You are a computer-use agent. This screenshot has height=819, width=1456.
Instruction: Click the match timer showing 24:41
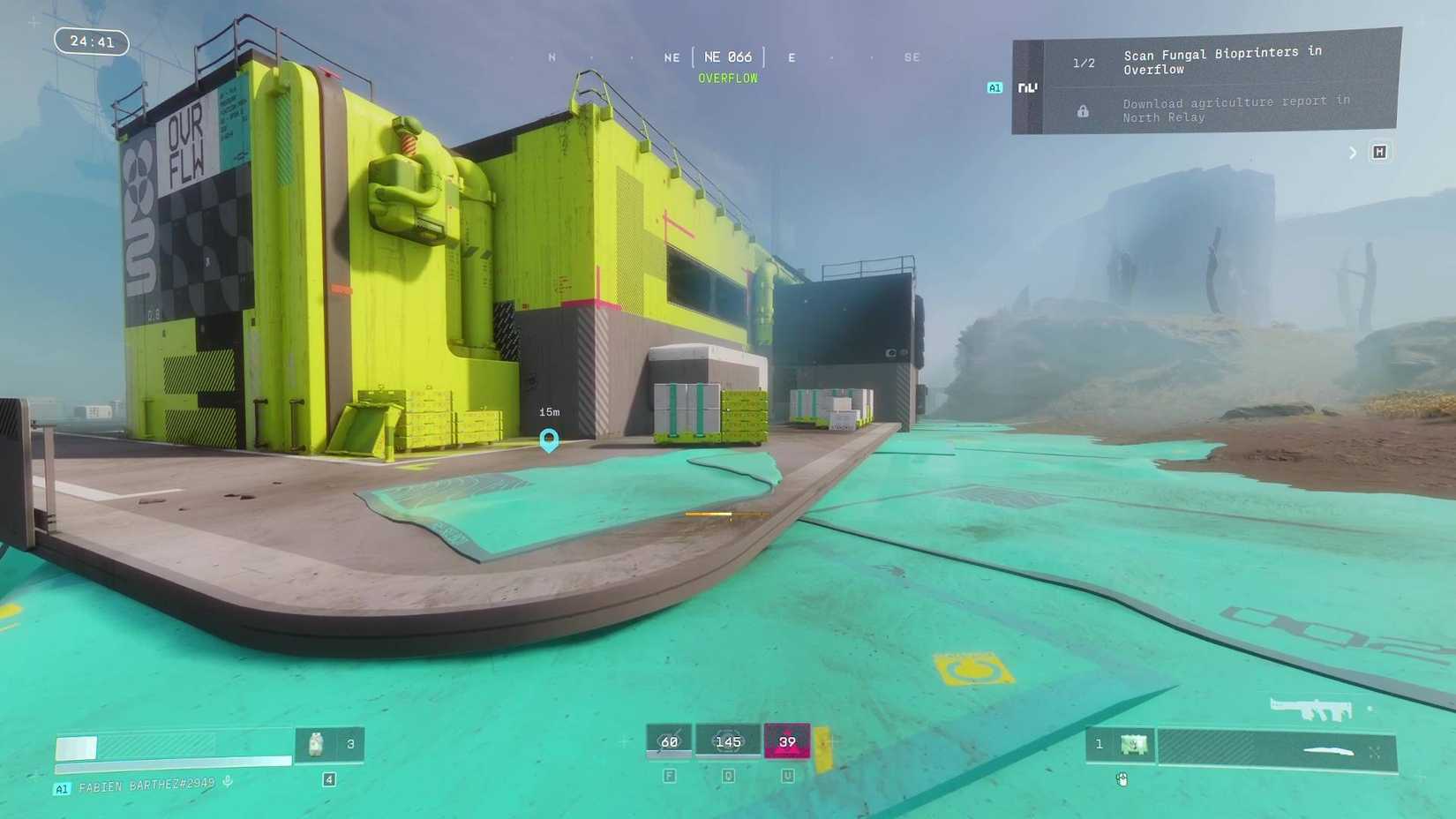click(x=91, y=41)
